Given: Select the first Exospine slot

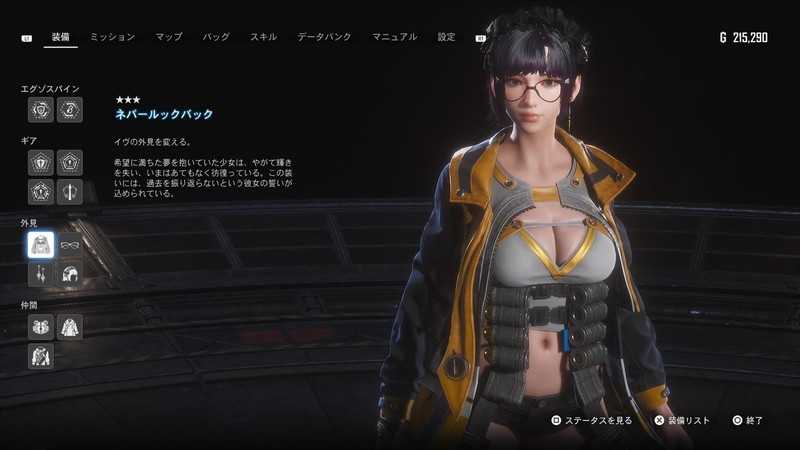Looking at the screenshot, I should click(41, 109).
